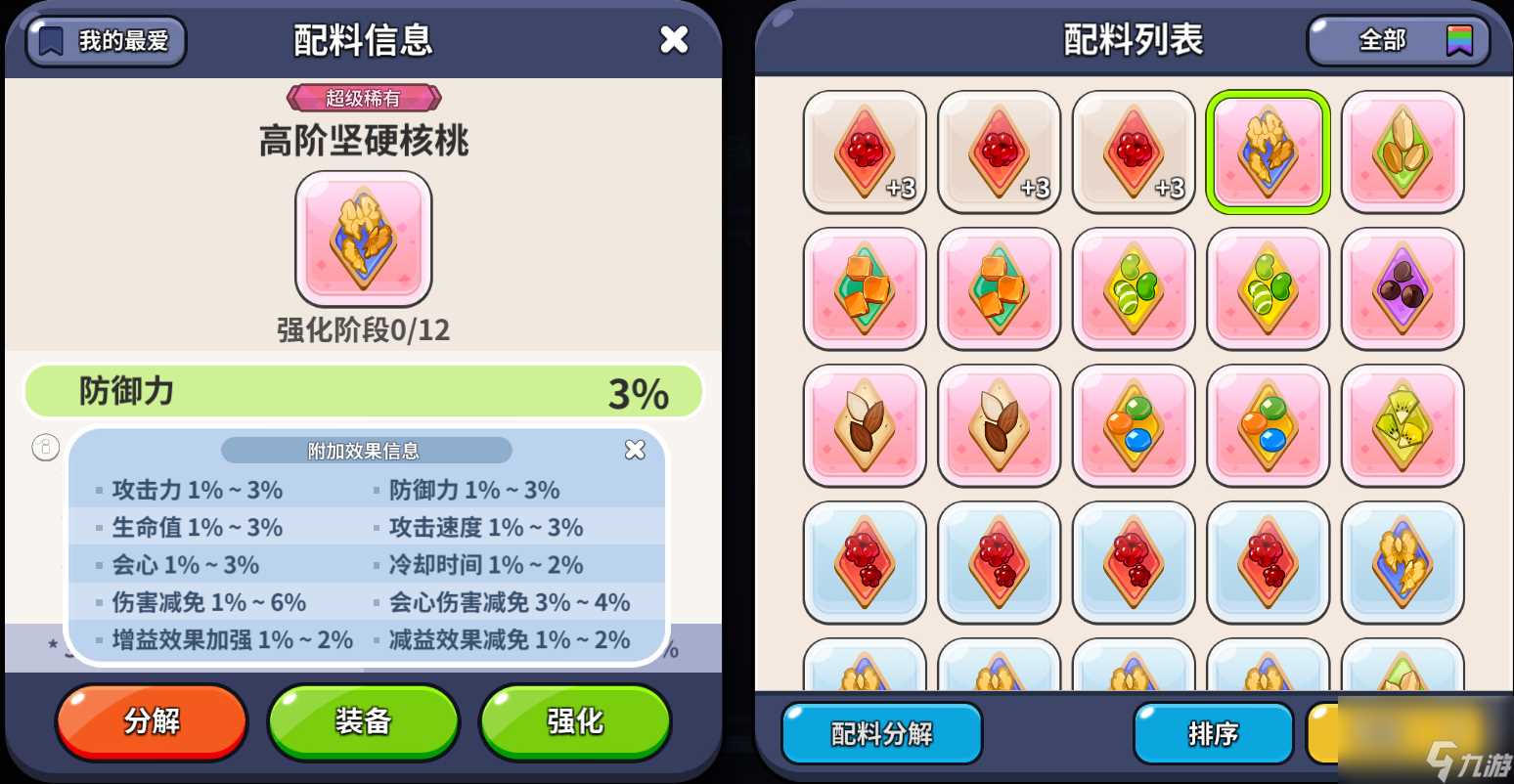Viewport: 1514px width, 784px height.
Task: Select the candy bead topping with blue sweet
Action: [x=1133, y=423]
